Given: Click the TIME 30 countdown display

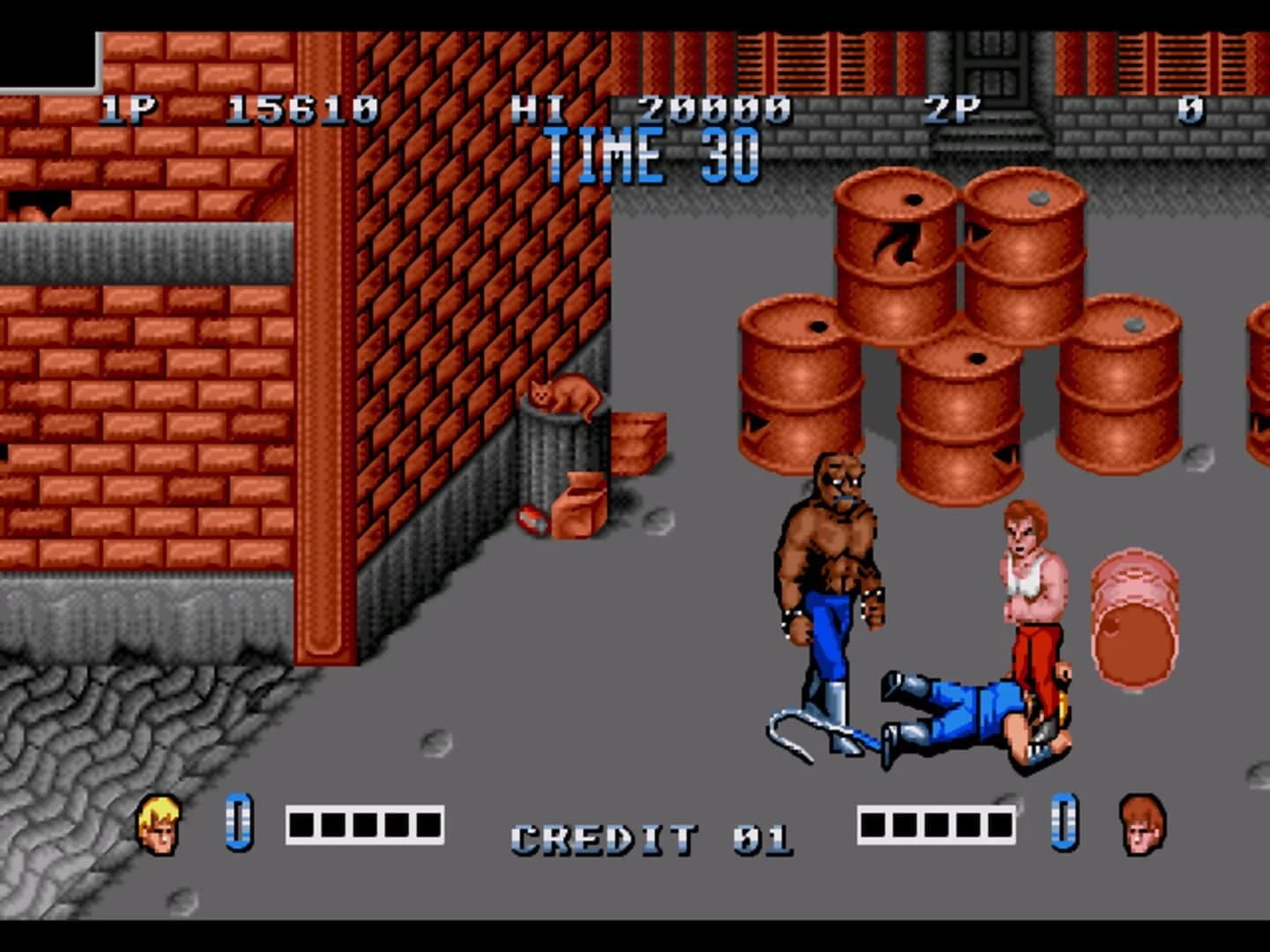Looking at the screenshot, I should (650, 152).
